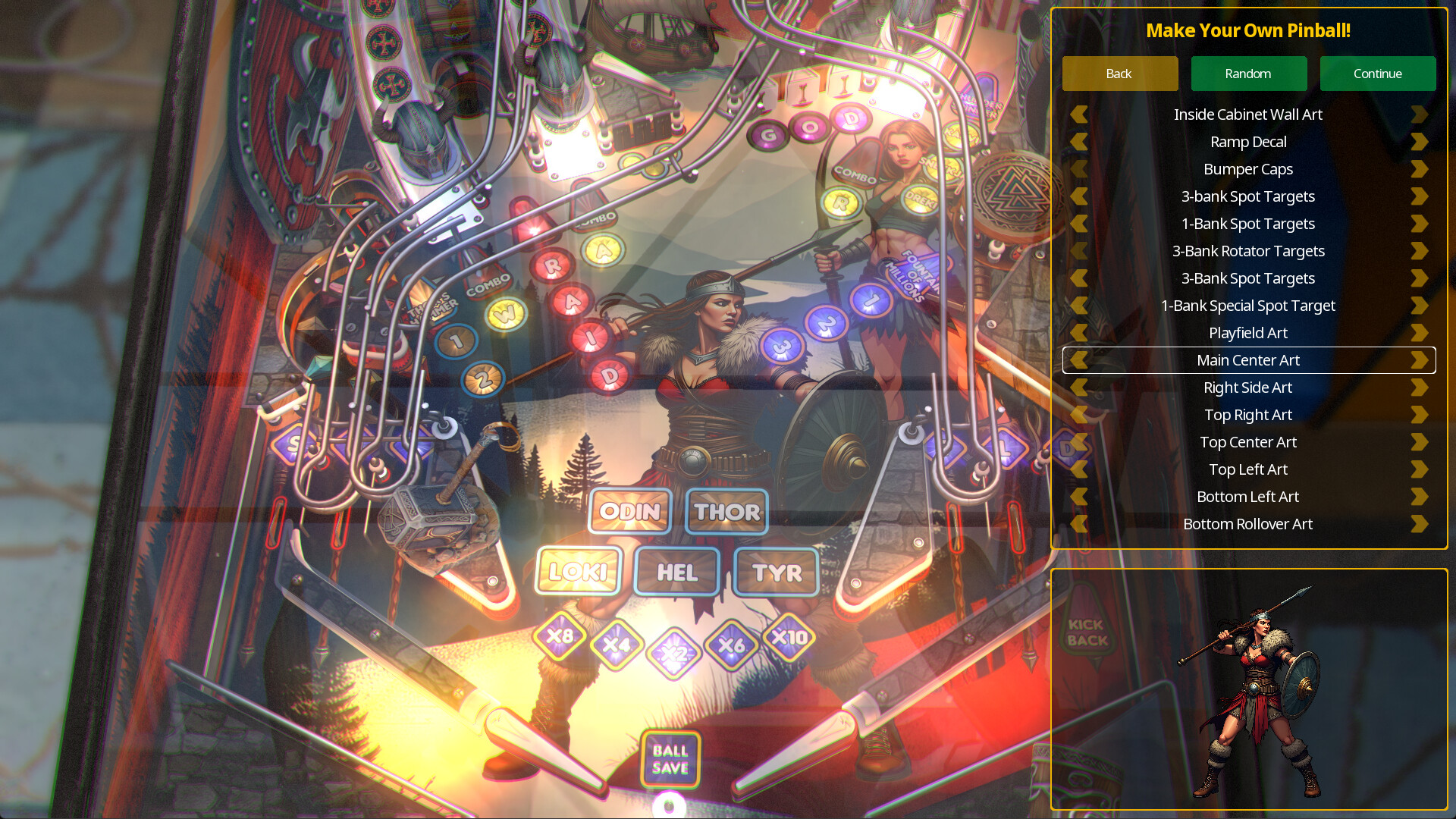Step back the 3-bank Spot Targets selection
Screen dimensions: 1456x819
1078,196
